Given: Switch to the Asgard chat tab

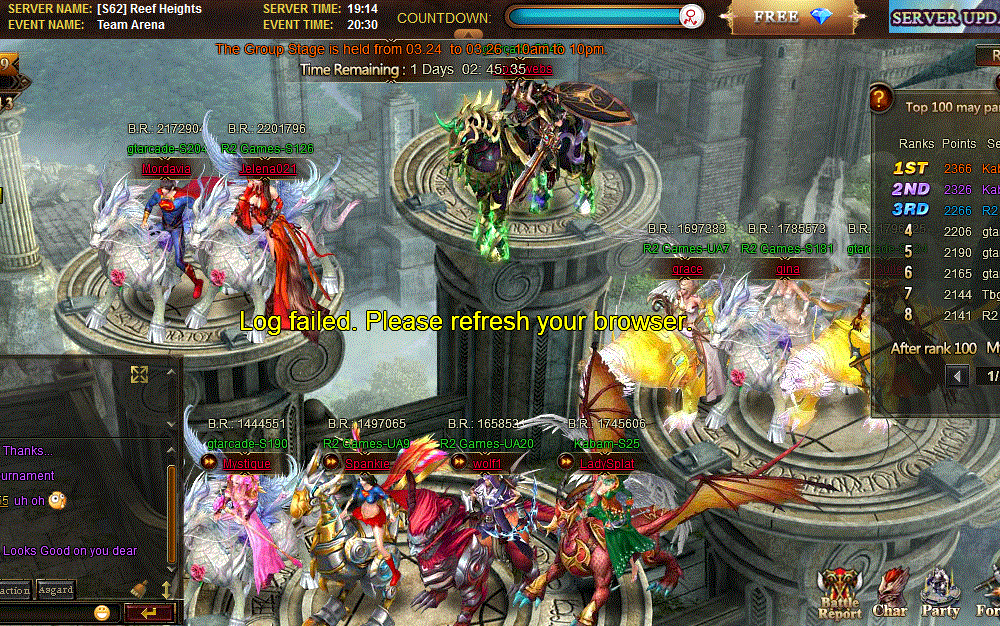Looking at the screenshot, I should pos(55,589).
